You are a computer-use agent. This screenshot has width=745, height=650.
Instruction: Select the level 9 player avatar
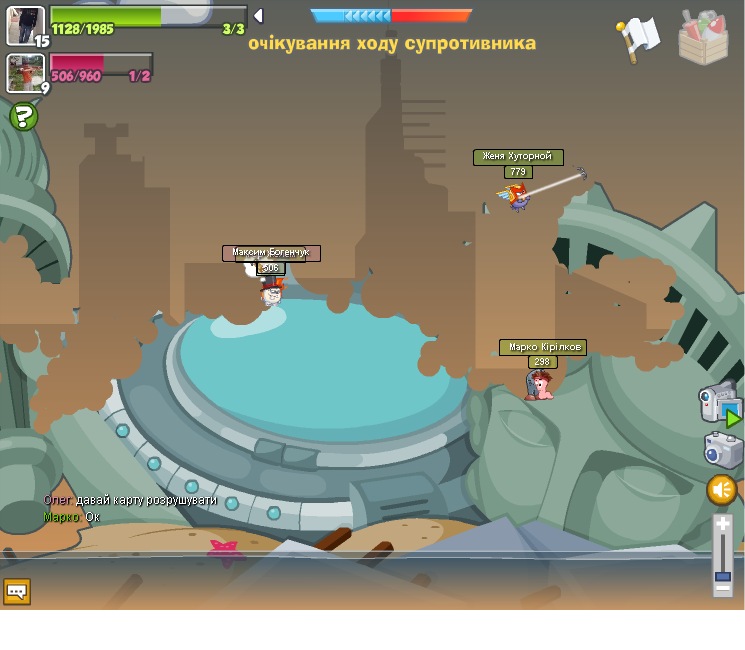coord(25,73)
